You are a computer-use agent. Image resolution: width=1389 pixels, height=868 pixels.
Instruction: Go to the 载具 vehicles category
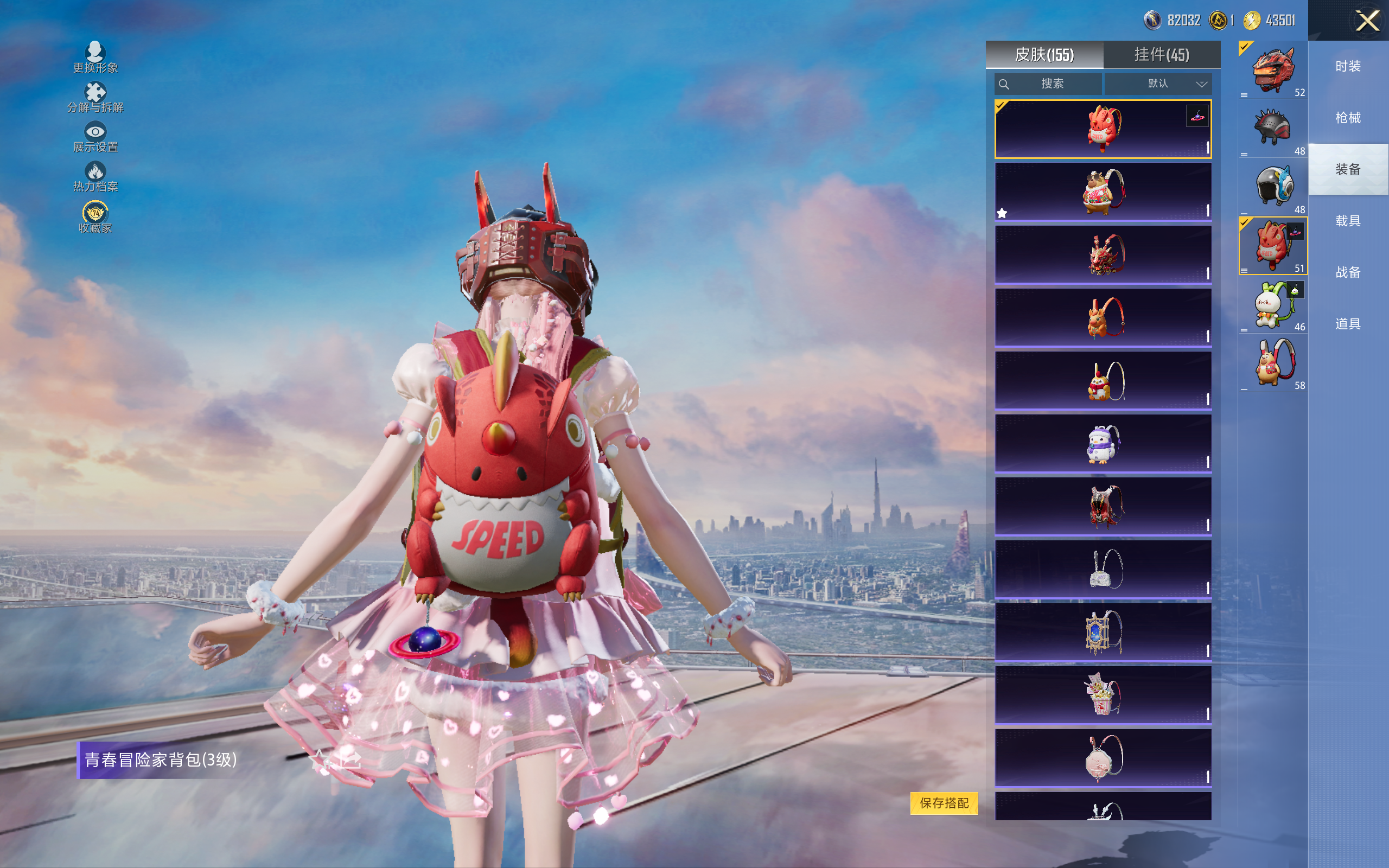point(1348,221)
